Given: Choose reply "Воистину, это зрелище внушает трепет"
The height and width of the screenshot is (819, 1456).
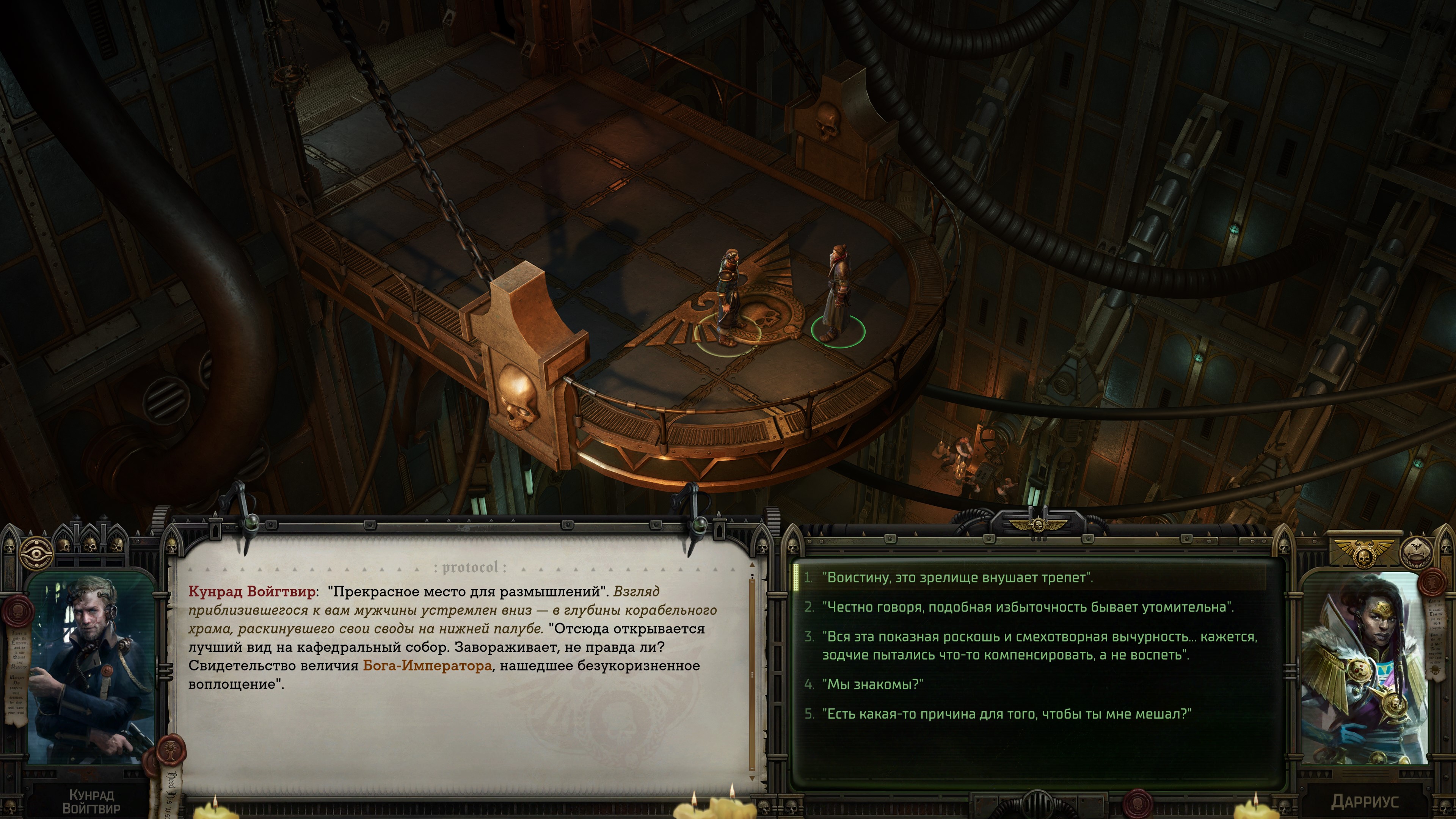Looking at the screenshot, I should click(x=957, y=577).
